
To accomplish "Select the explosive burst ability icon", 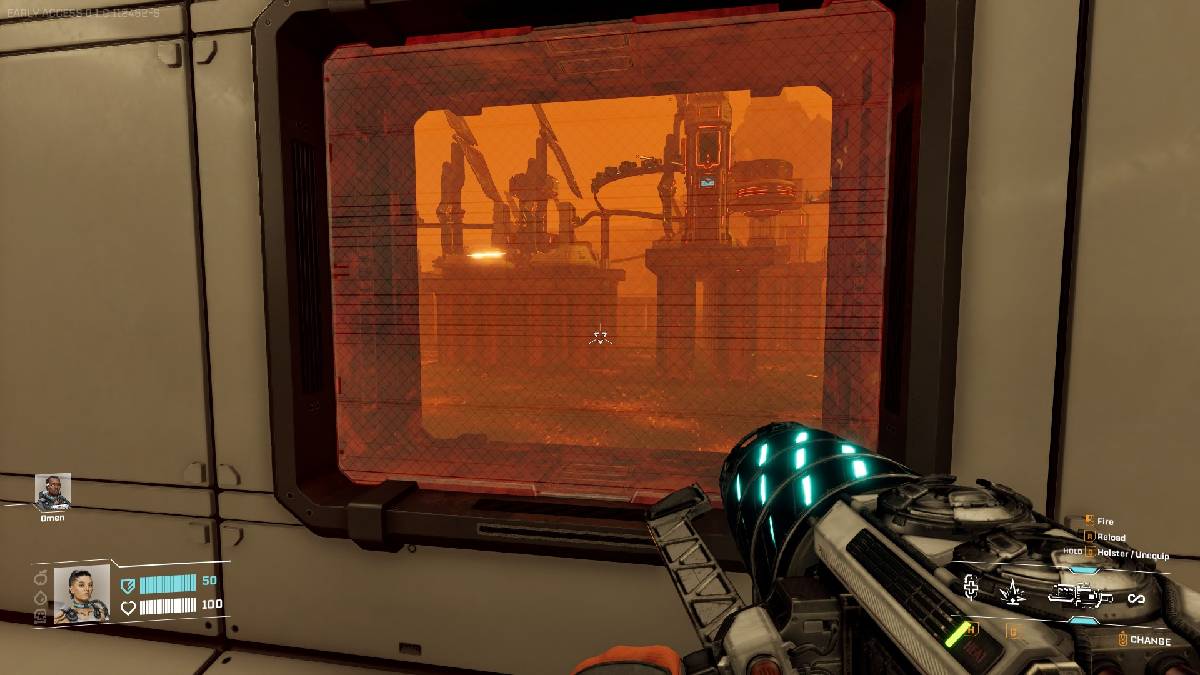I will click(x=1012, y=593).
